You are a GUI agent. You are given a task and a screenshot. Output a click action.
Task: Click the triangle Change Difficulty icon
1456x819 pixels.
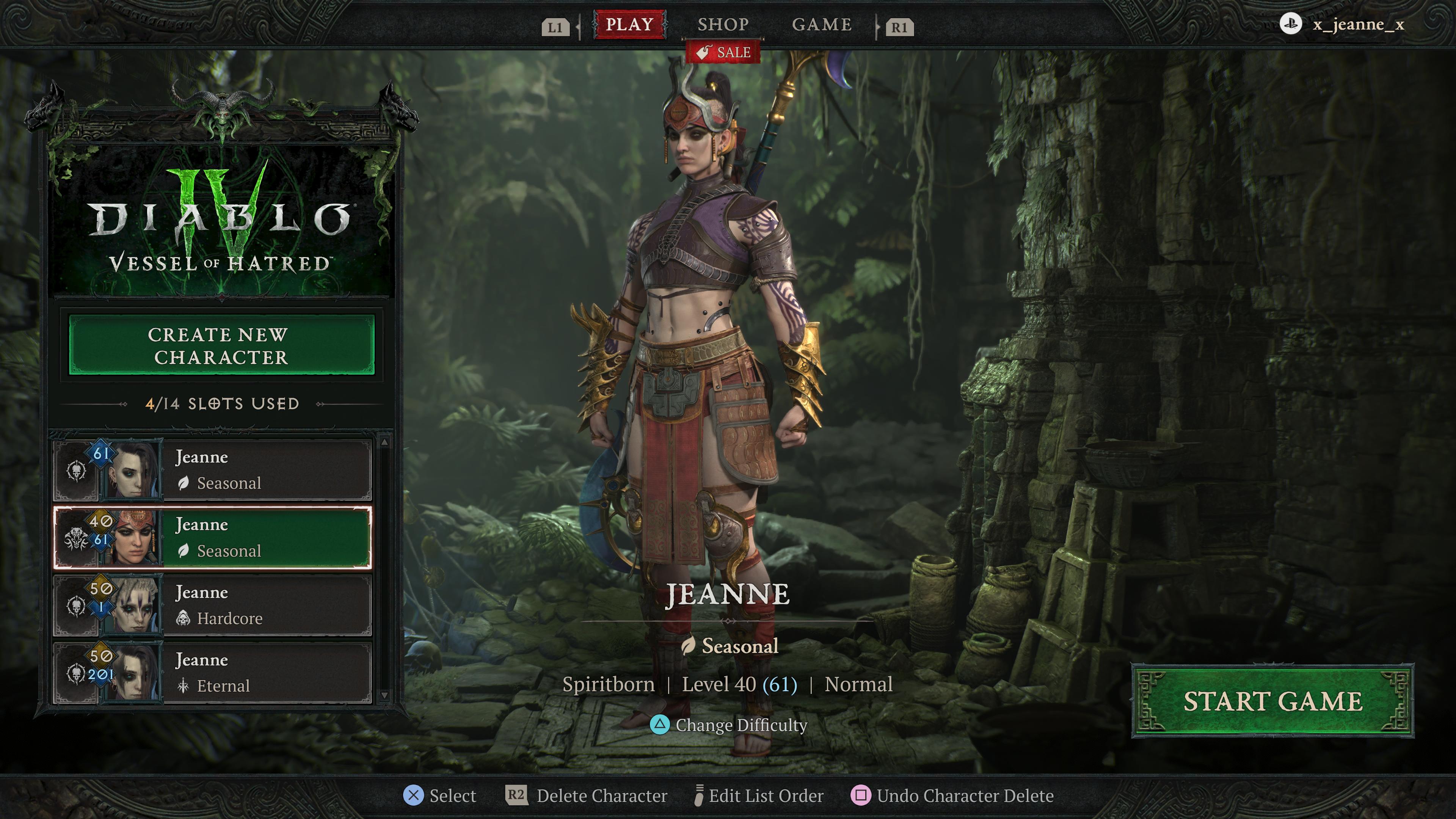(660, 725)
